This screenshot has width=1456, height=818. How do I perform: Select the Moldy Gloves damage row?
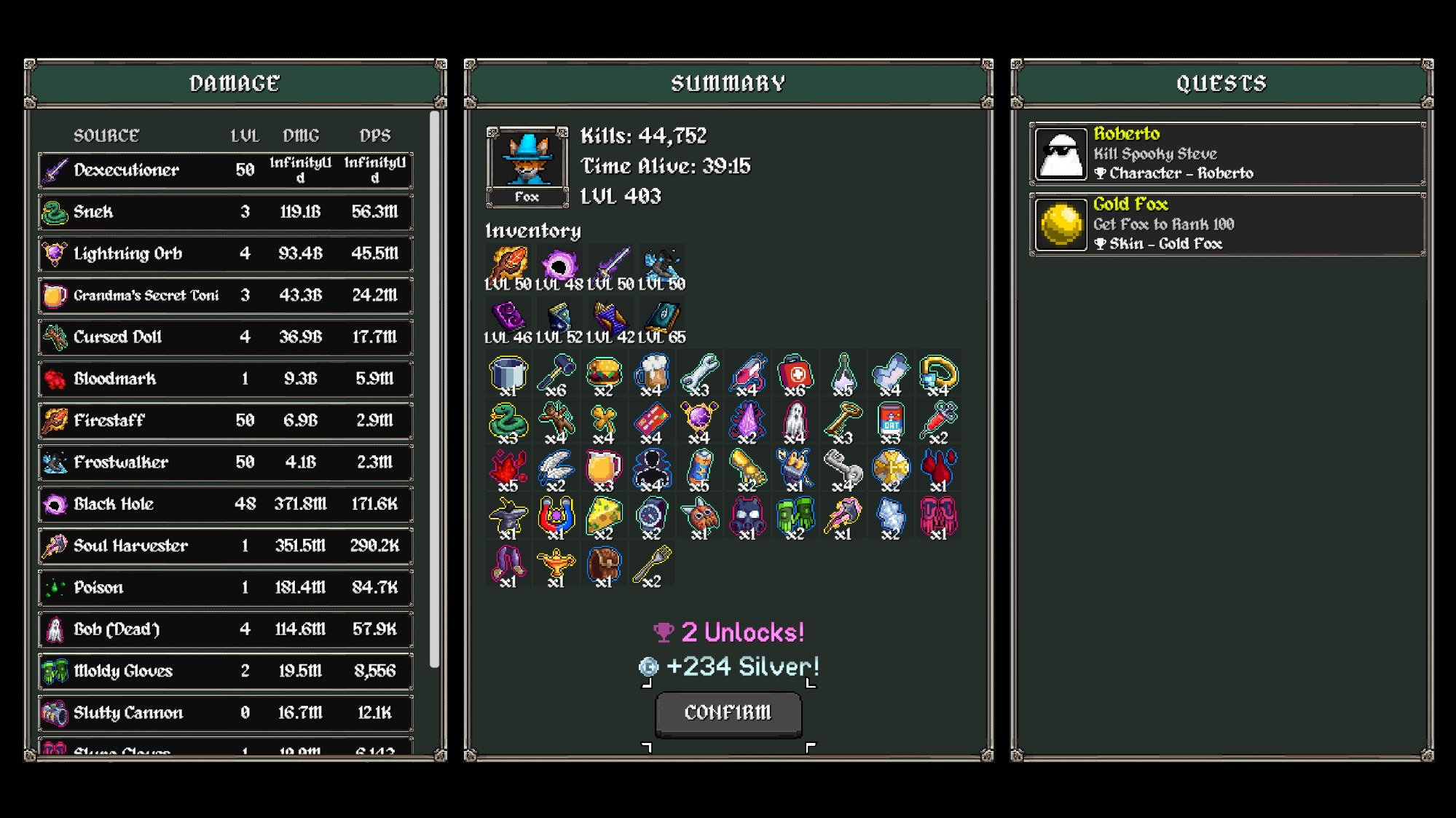pyautogui.click(x=226, y=671)
